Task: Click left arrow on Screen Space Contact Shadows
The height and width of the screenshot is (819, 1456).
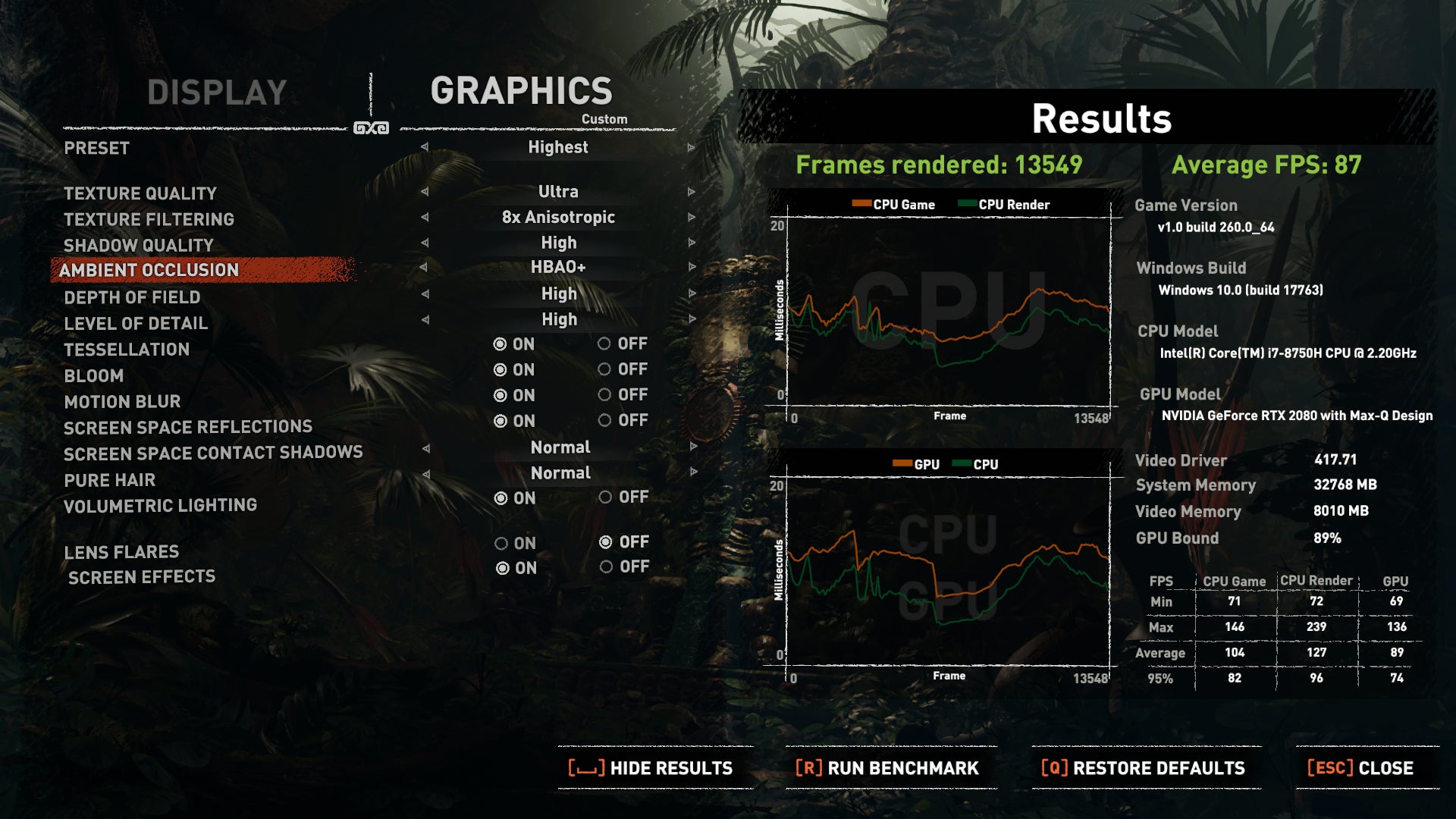Action: coord(425,447)
